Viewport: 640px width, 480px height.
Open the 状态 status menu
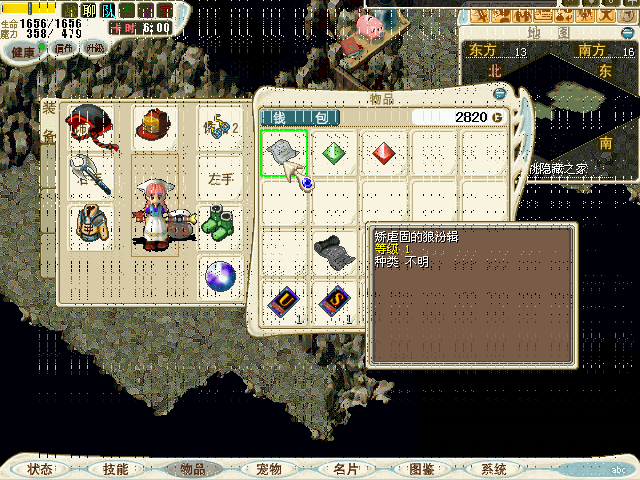41,468
